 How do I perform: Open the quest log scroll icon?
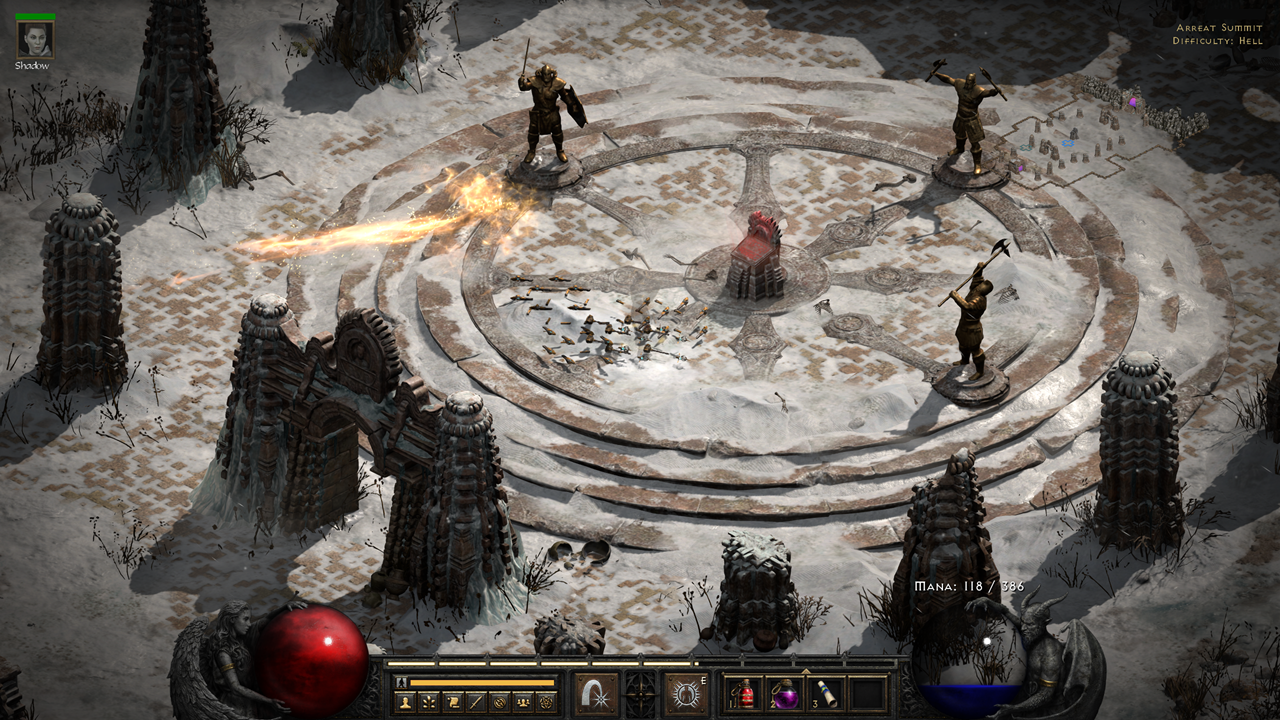(x=453, y=702)
